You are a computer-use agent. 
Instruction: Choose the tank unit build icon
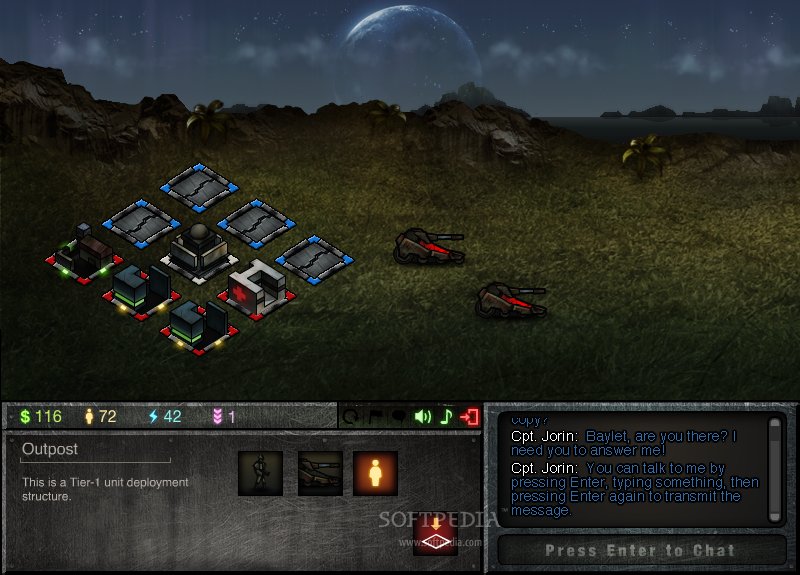318,473
